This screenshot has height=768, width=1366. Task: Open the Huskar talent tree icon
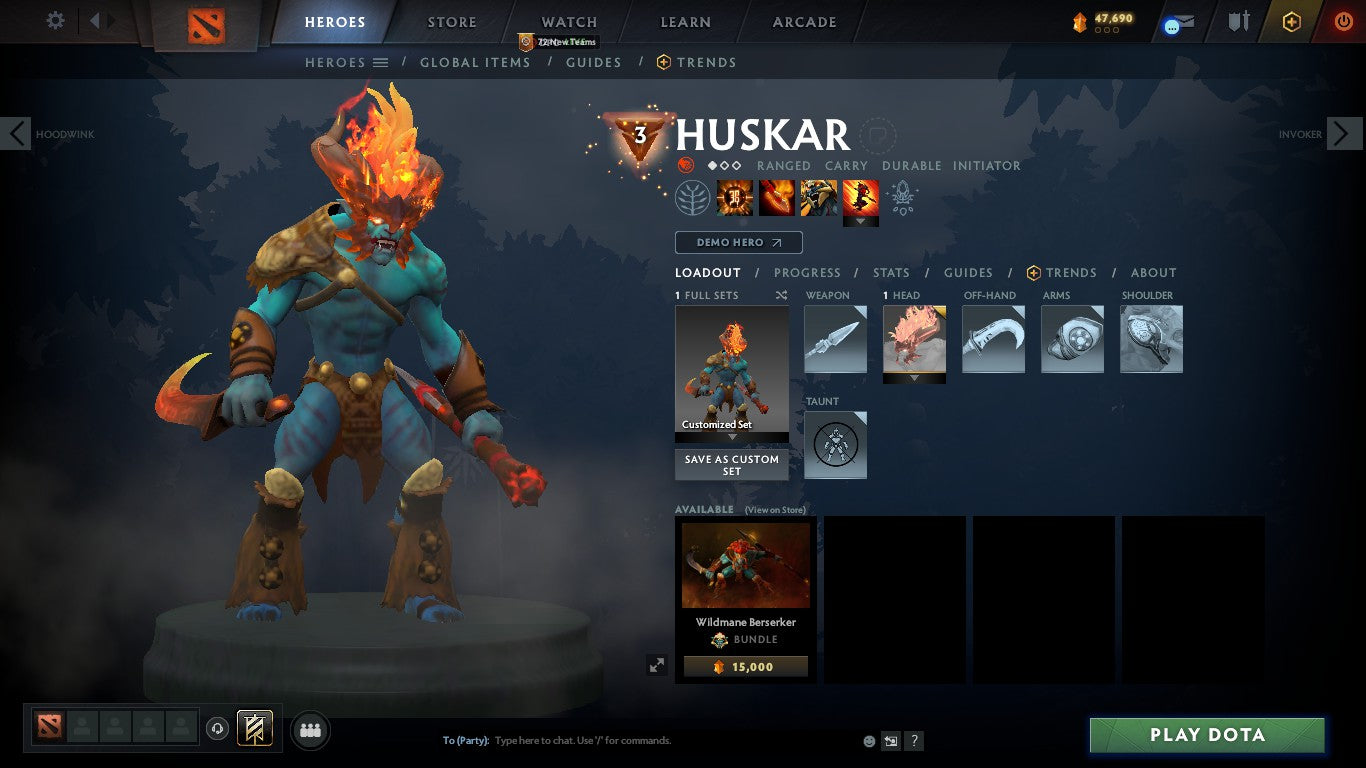pos(690,197)
